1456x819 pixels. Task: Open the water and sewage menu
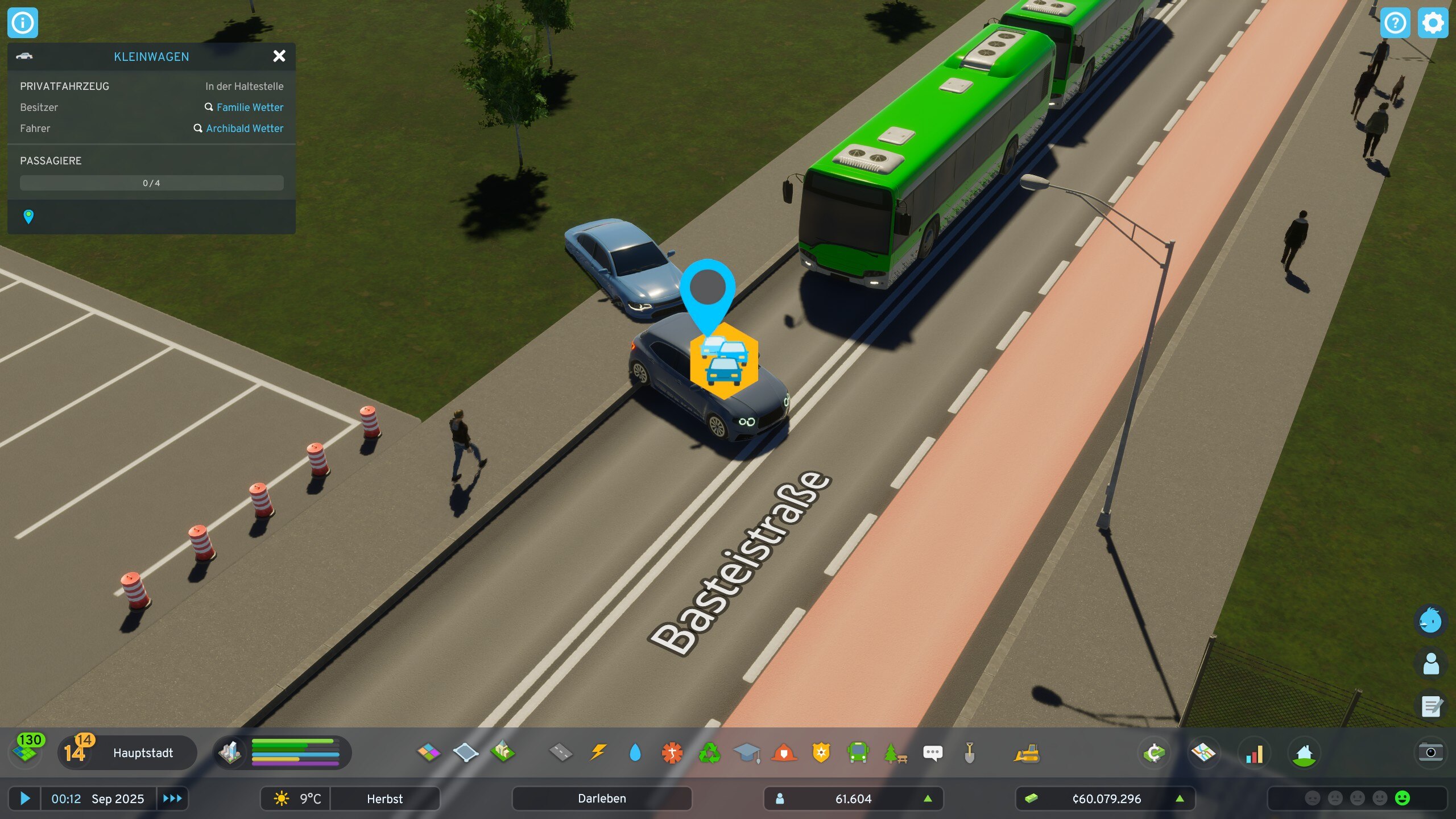pos(635,752)
